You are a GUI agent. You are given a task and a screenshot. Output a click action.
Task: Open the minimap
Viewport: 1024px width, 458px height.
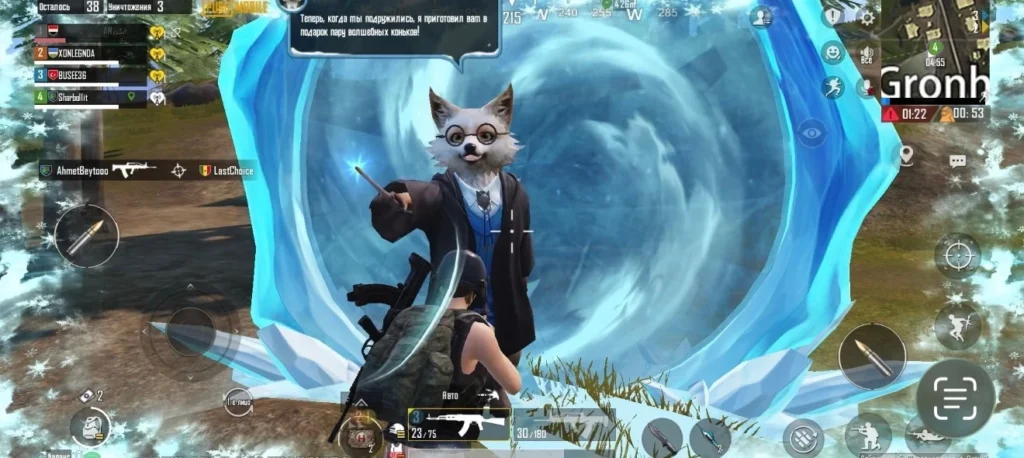pyautogui.click(x=934, y=51)
